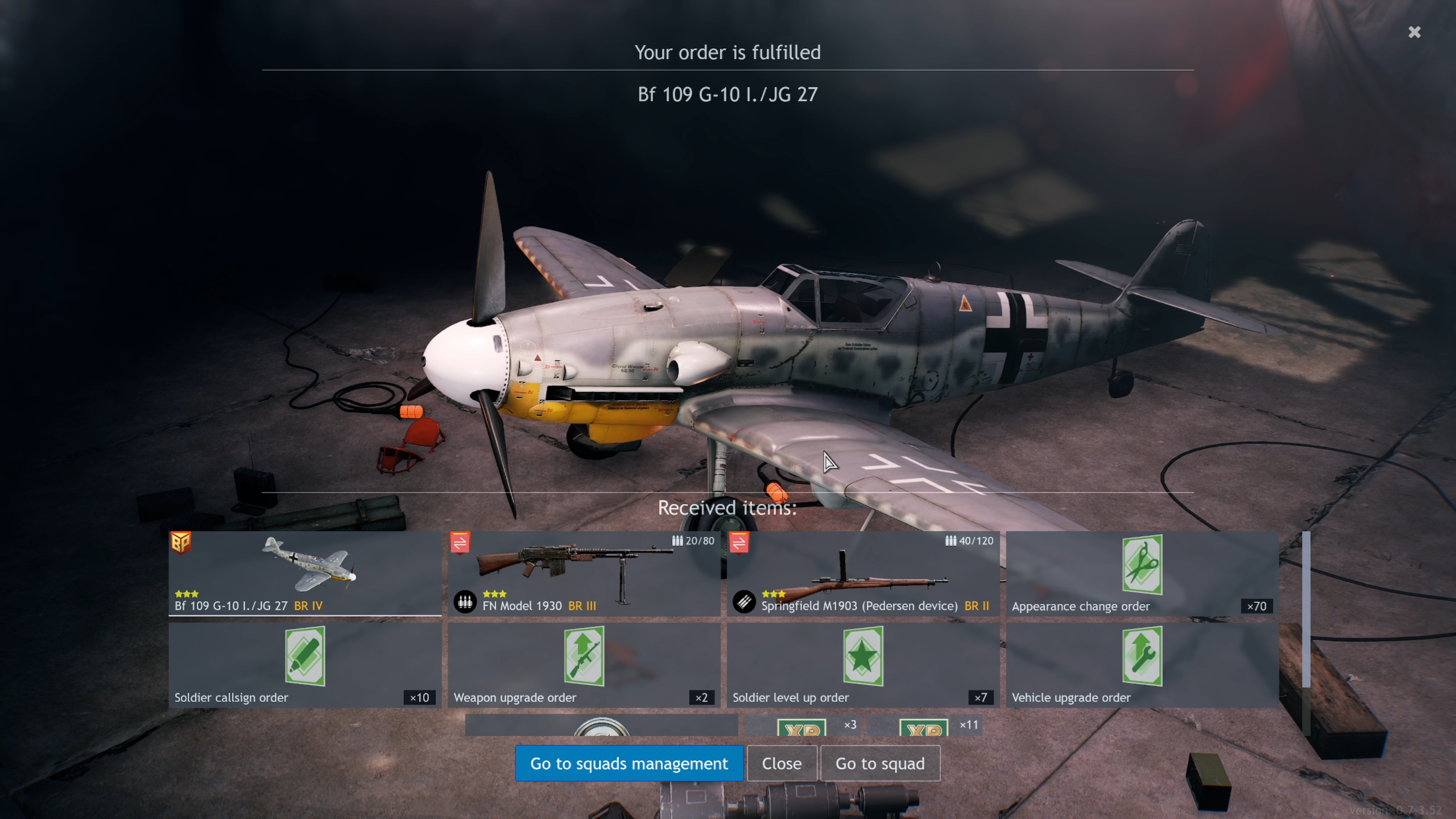Go to squads management
1456x819 pixels.
pyautogui.click(x=629, y=764)
